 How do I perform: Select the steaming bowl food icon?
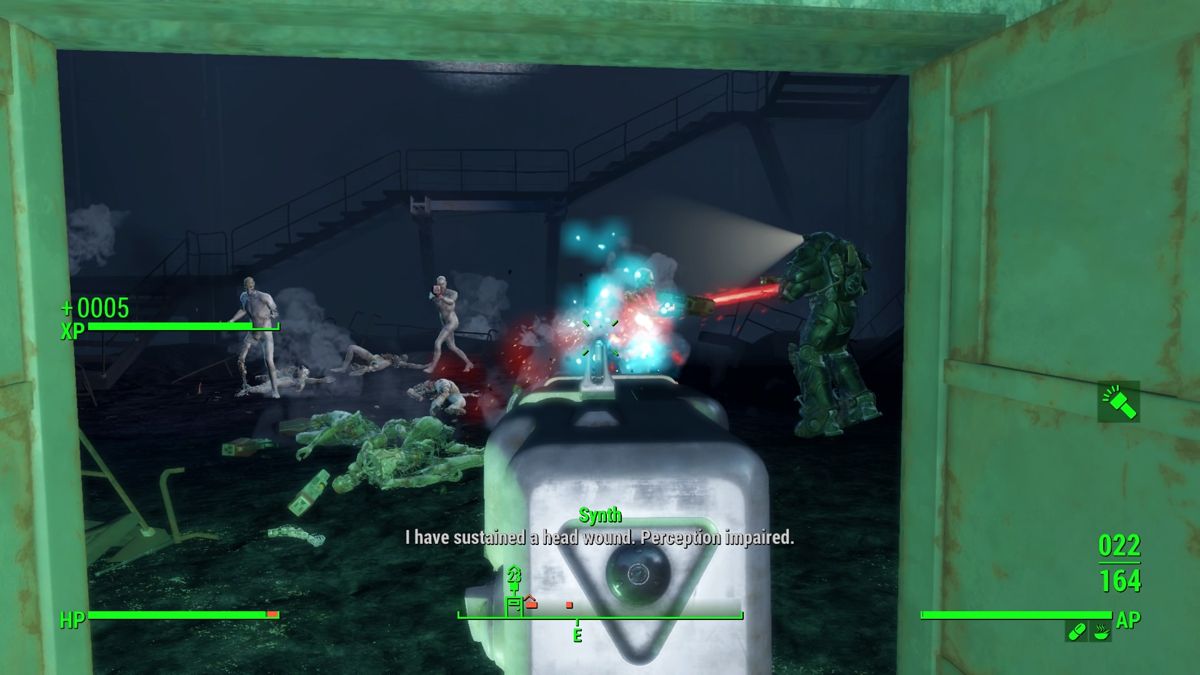click(x=1100, y=631)
